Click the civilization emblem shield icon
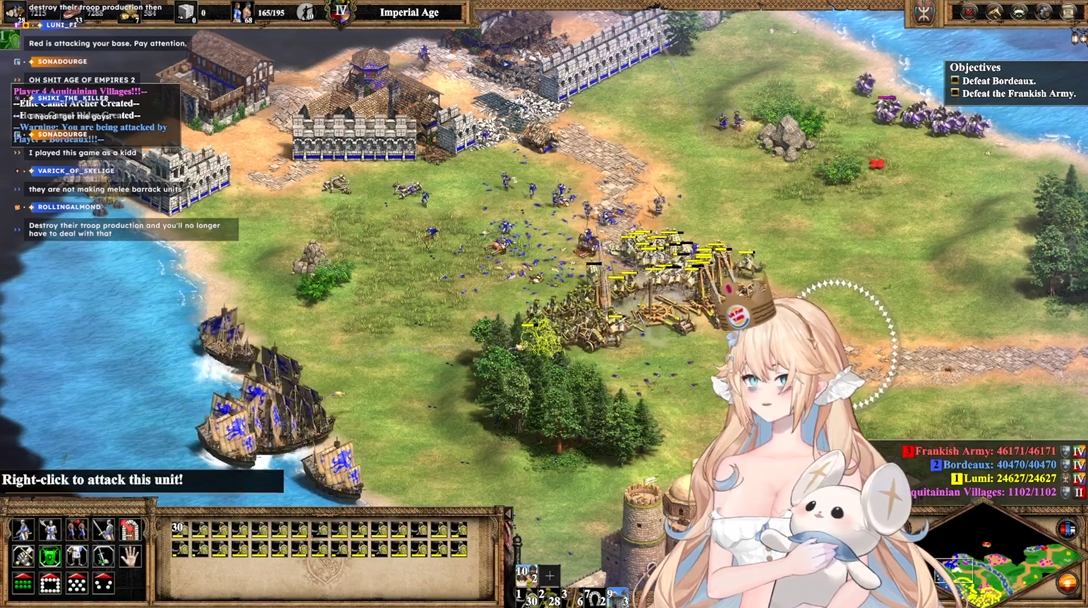The width and height of the screenshot is (1088, 608). pyautogui.click(x=921, y=12)
